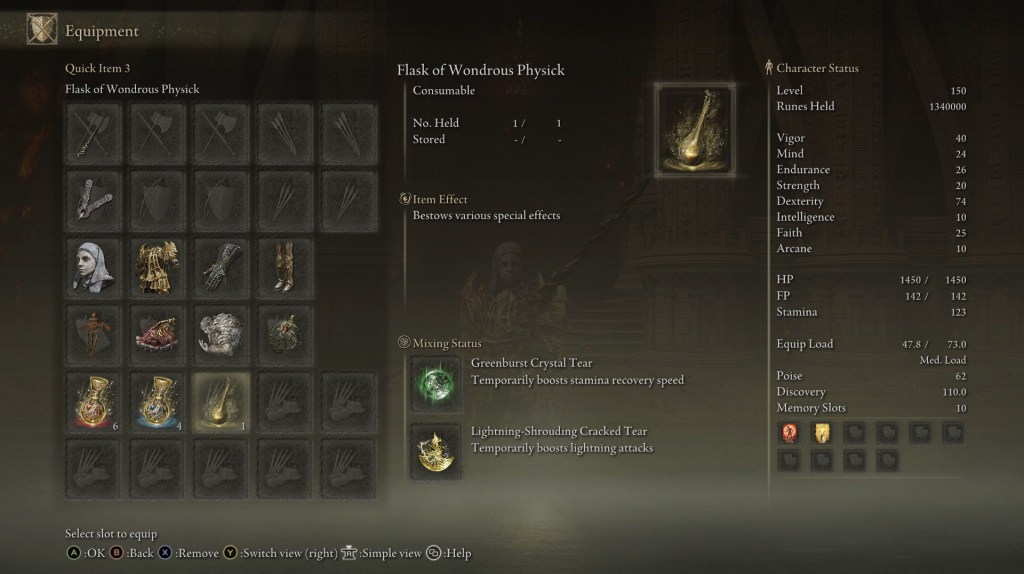
Task: View the large Flask of Wondrous Physick image
Action: tap(695, 131)
